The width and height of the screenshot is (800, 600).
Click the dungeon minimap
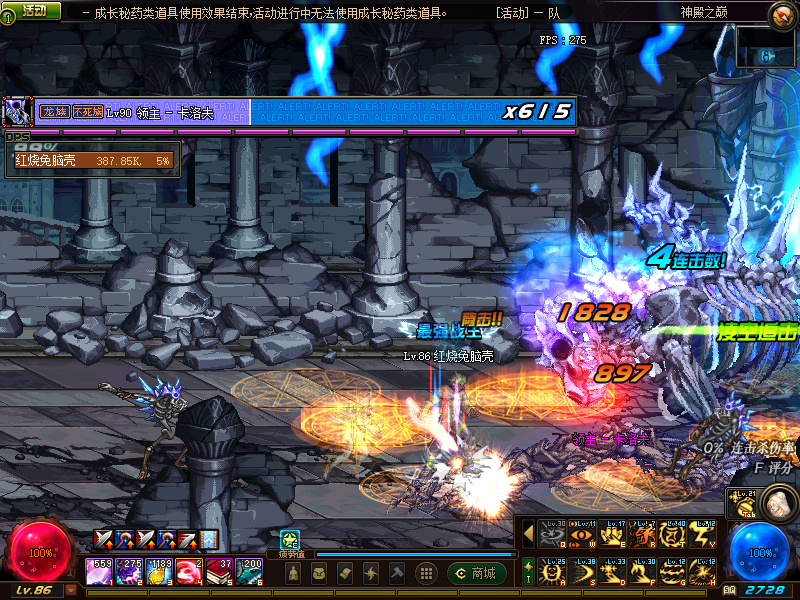[x=766, y=47]
